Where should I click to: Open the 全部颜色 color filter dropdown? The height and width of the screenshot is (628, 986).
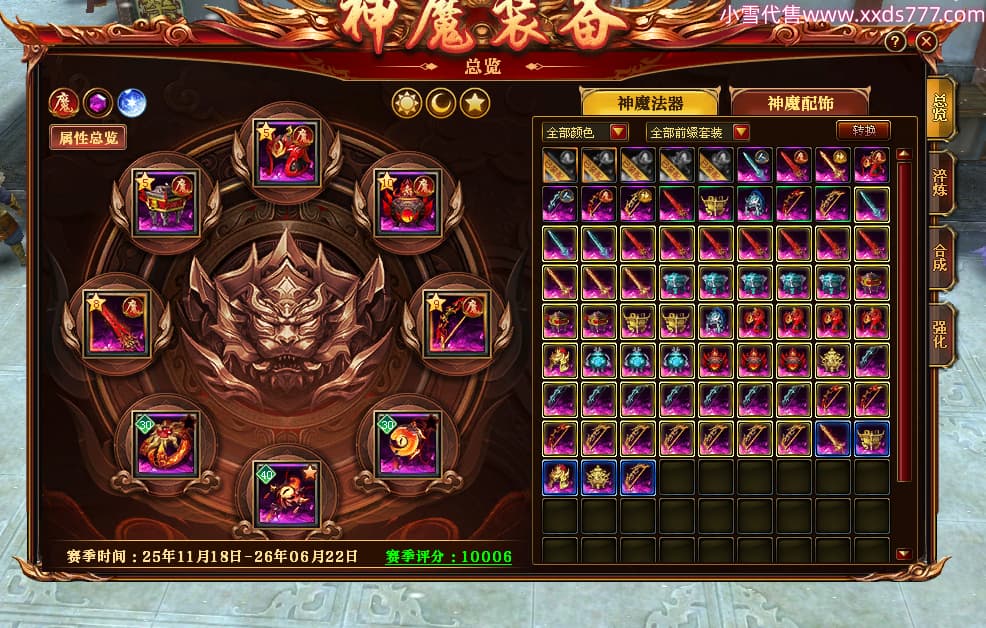click(x=585, y=132)
